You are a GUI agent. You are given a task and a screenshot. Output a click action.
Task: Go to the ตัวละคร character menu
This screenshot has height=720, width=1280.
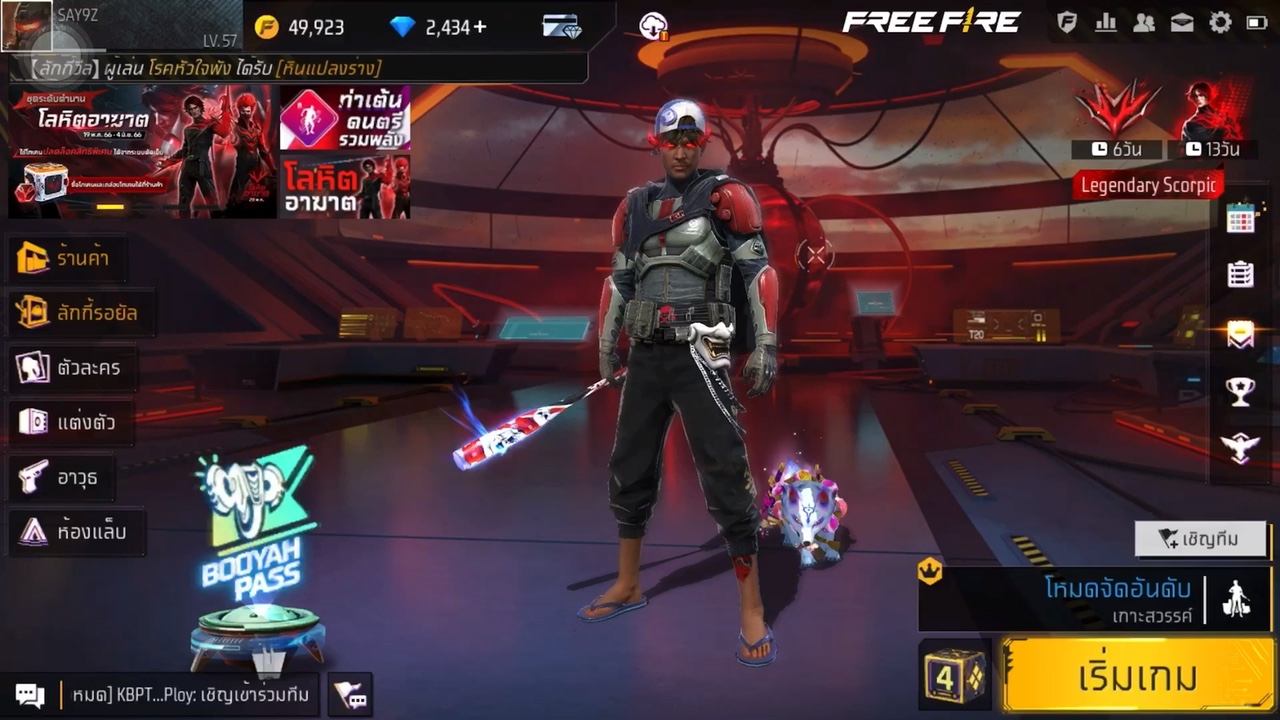[70, 368]
